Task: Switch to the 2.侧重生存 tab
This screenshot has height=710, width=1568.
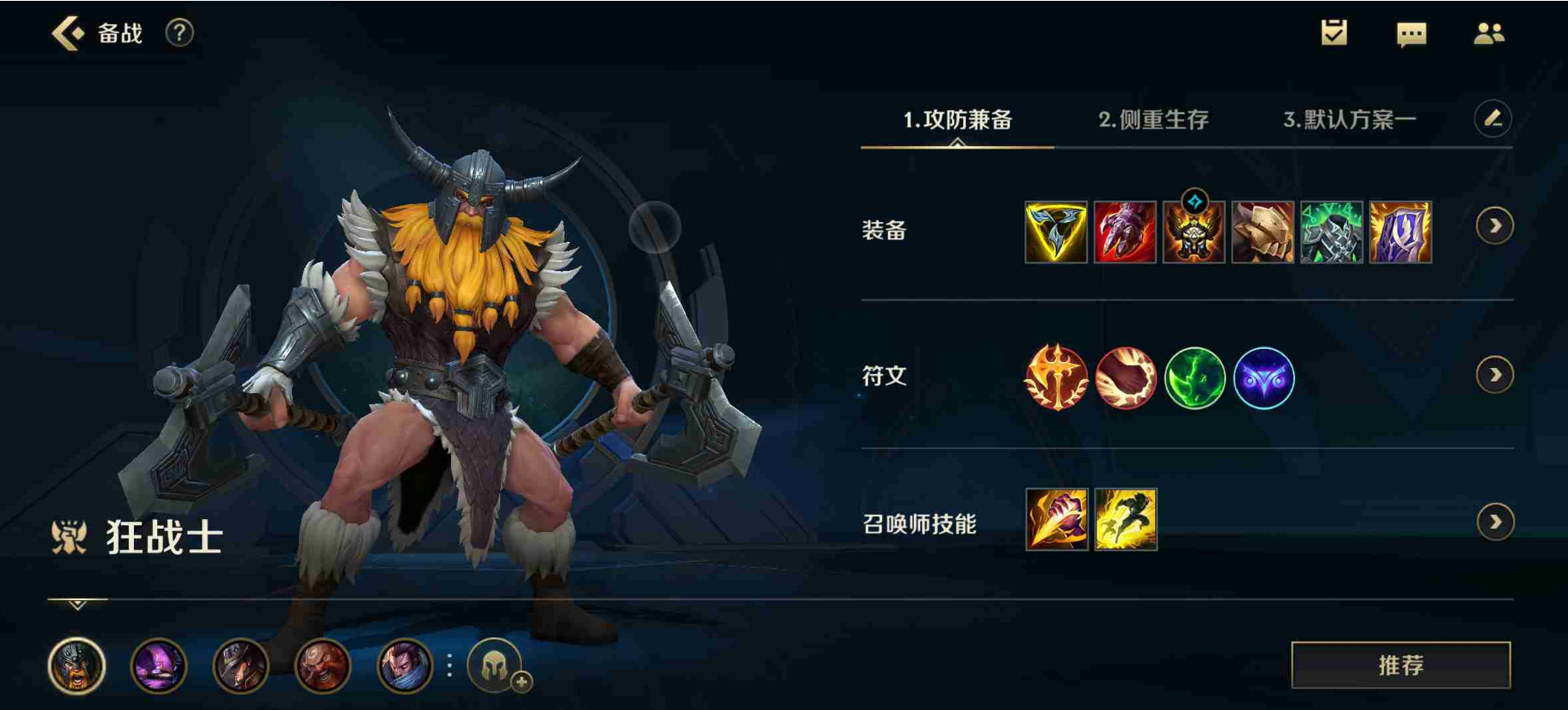Action: coord(1155,122)
